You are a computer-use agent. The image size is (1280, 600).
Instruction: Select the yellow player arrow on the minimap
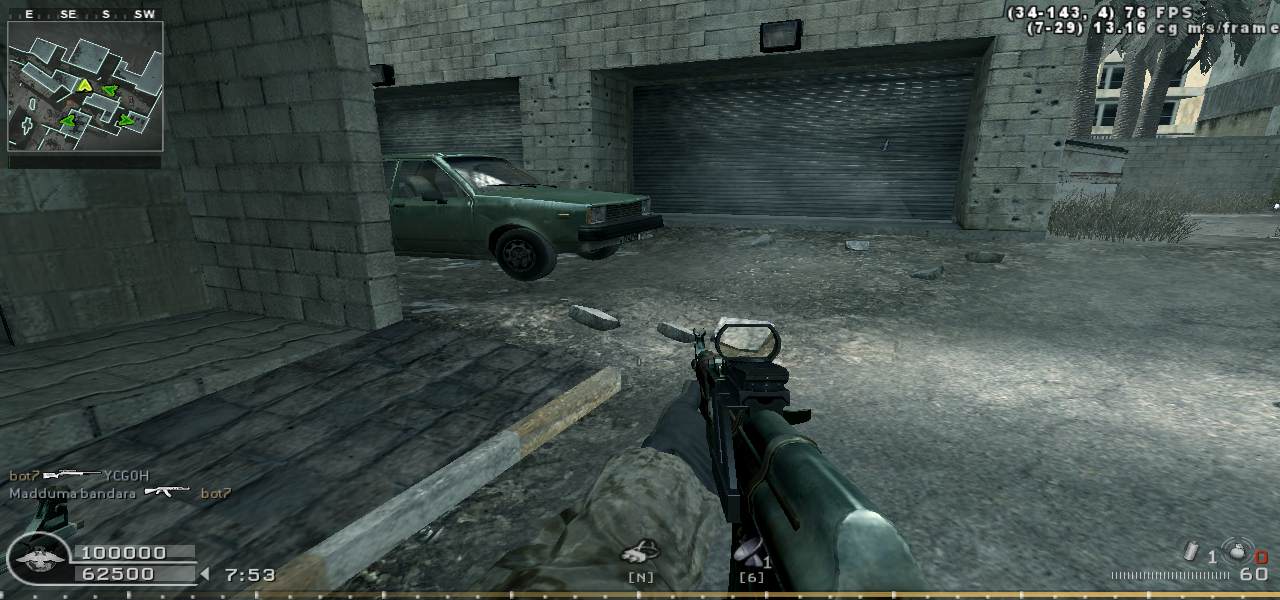click(x=86, y=85)
